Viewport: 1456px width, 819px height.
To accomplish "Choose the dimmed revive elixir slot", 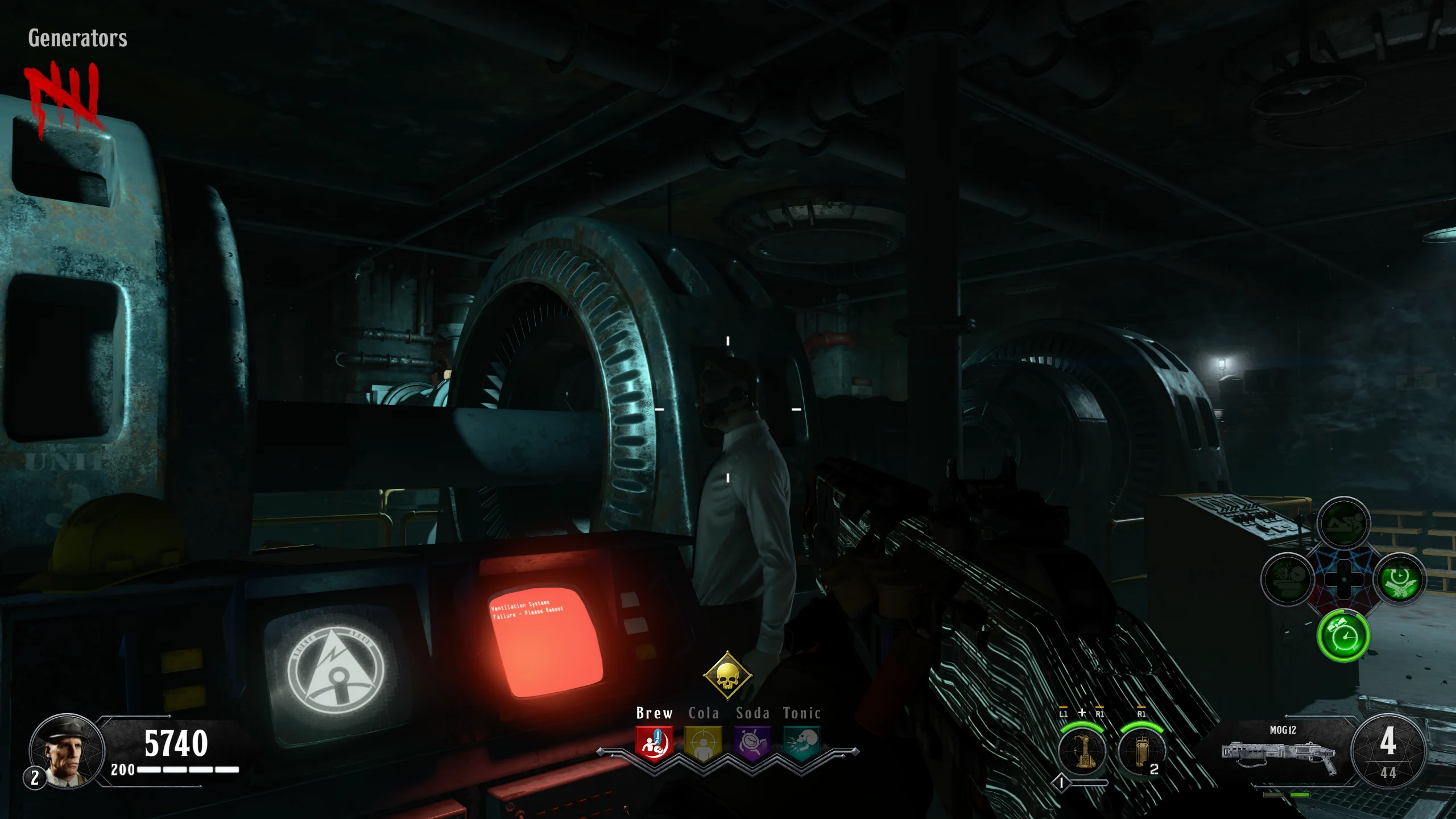I will tap(1343, 523).
